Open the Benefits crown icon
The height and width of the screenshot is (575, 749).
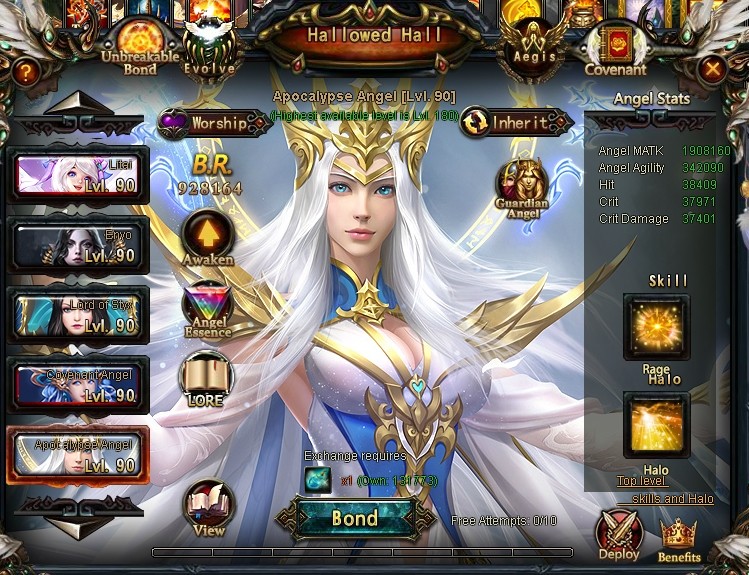[679, 539]
